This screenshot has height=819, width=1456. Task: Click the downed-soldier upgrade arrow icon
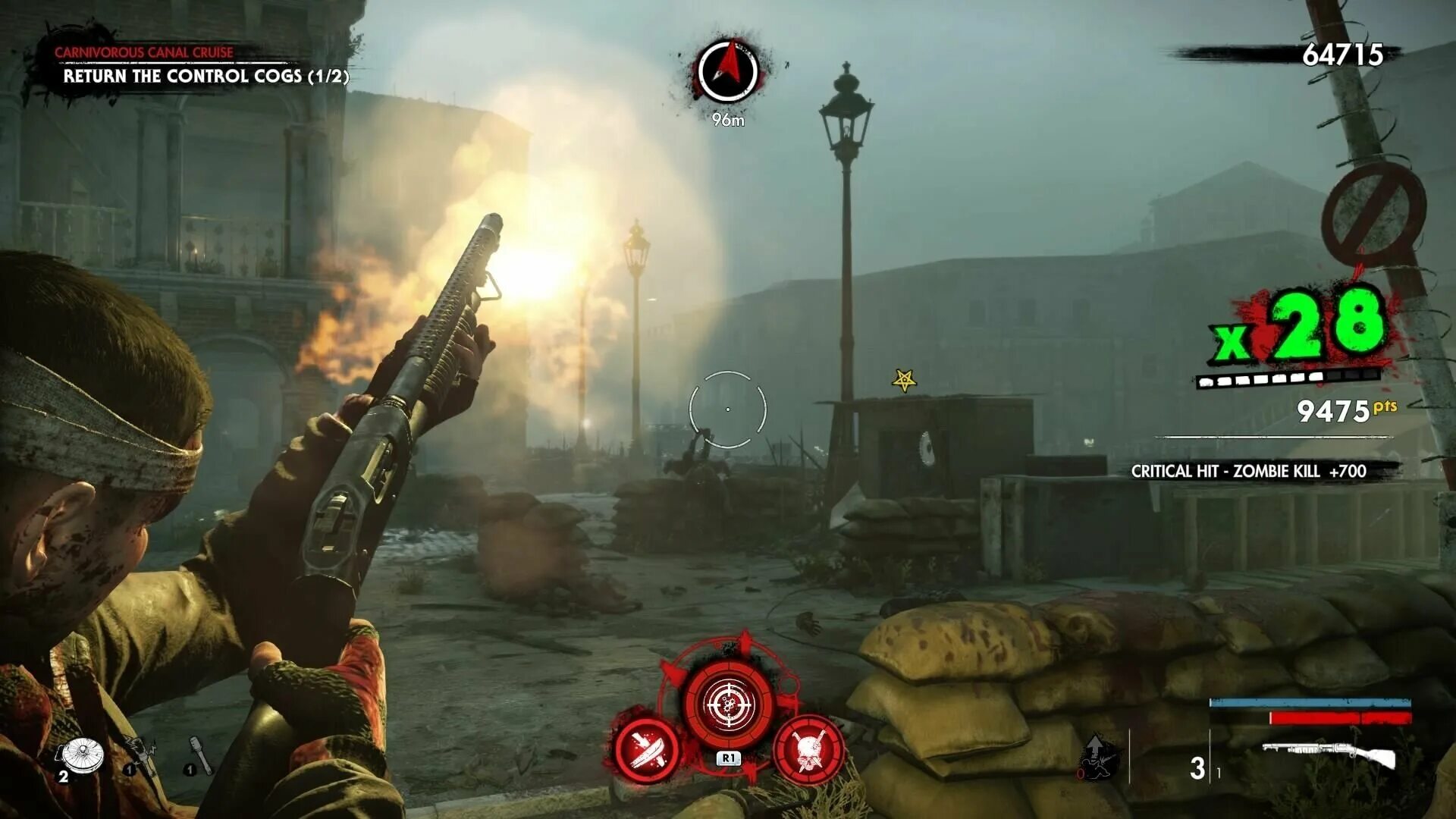point(1097,756)
